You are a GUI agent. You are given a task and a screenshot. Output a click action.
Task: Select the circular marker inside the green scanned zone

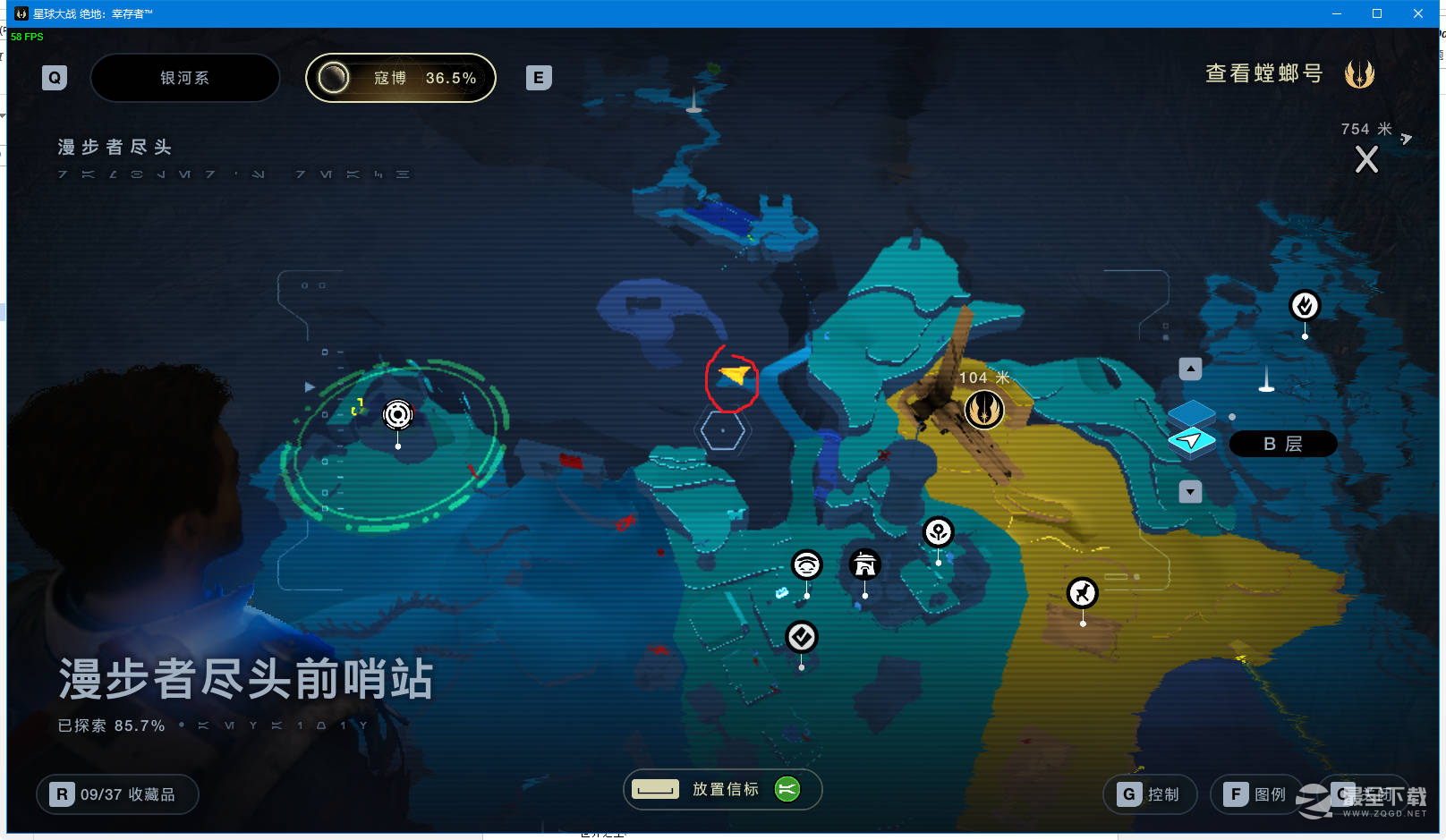396,414
